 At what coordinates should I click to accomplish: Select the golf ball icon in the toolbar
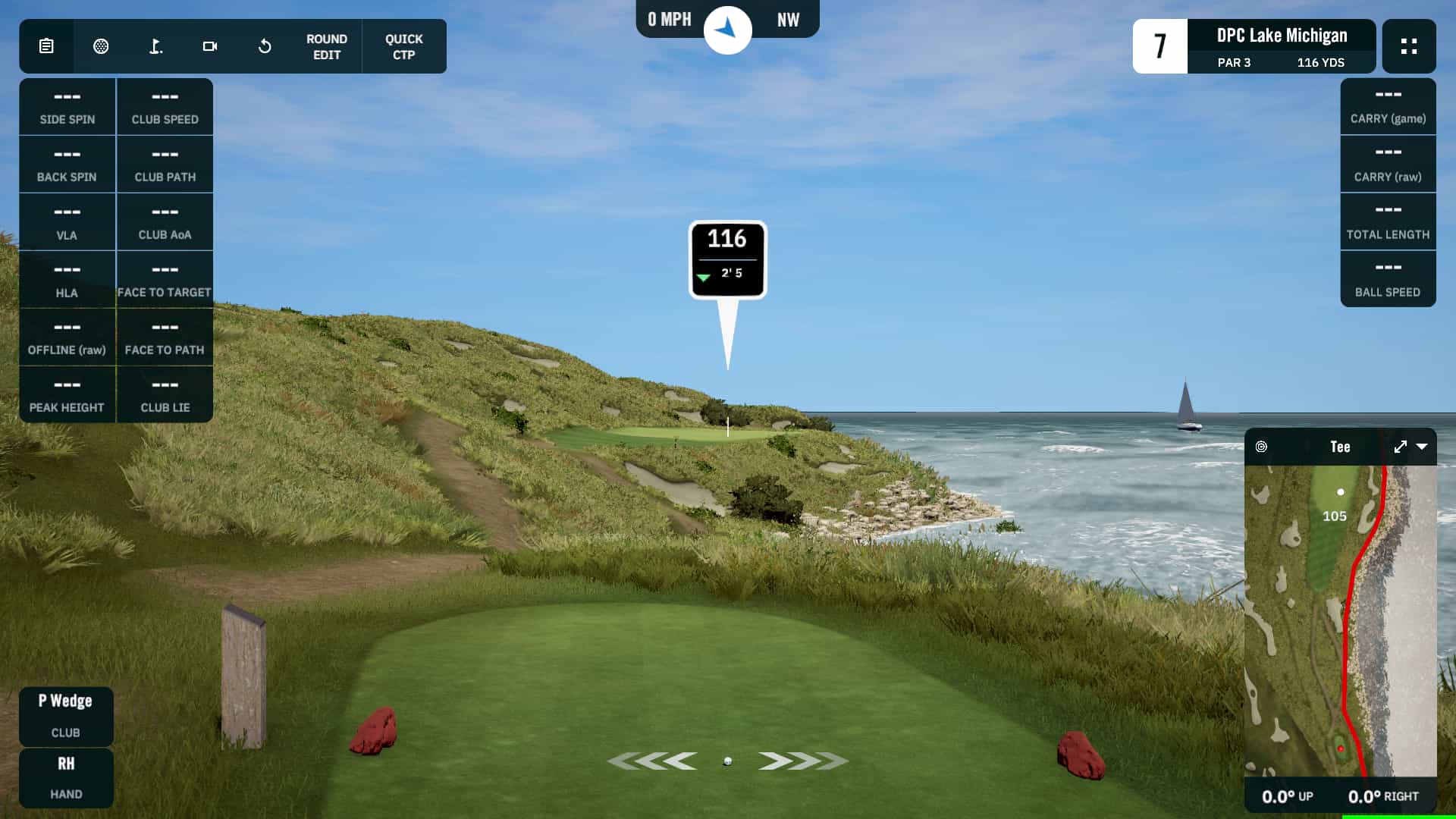pos(102,46)
